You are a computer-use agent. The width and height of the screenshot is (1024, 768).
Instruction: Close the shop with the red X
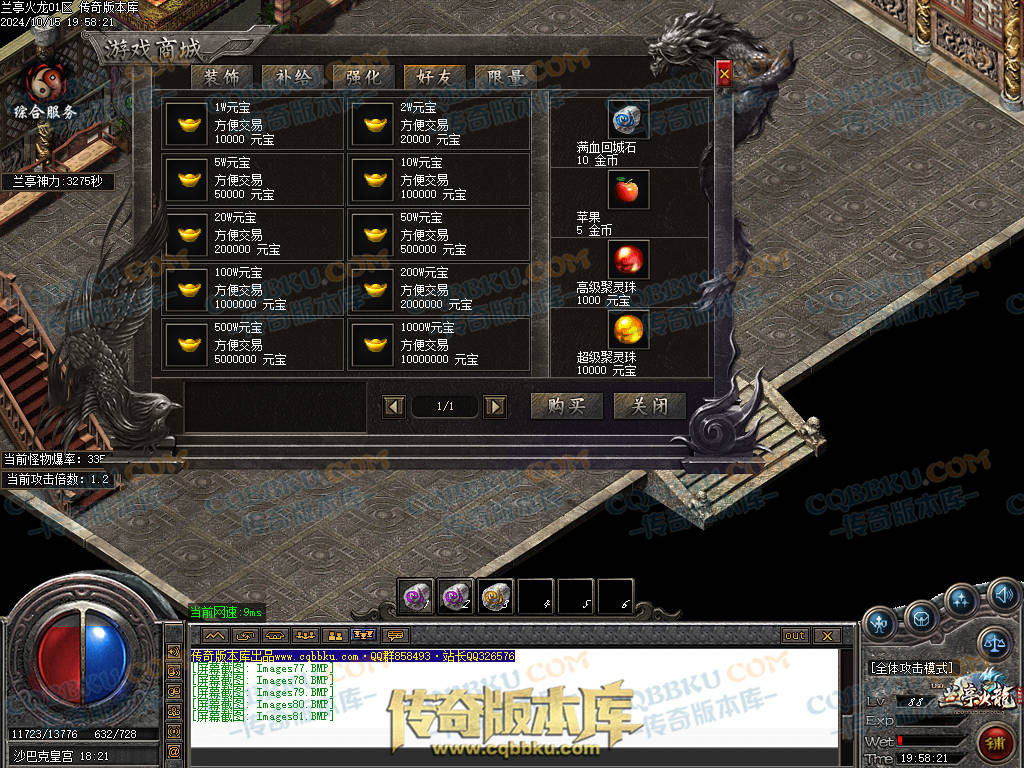coord(724,74)
